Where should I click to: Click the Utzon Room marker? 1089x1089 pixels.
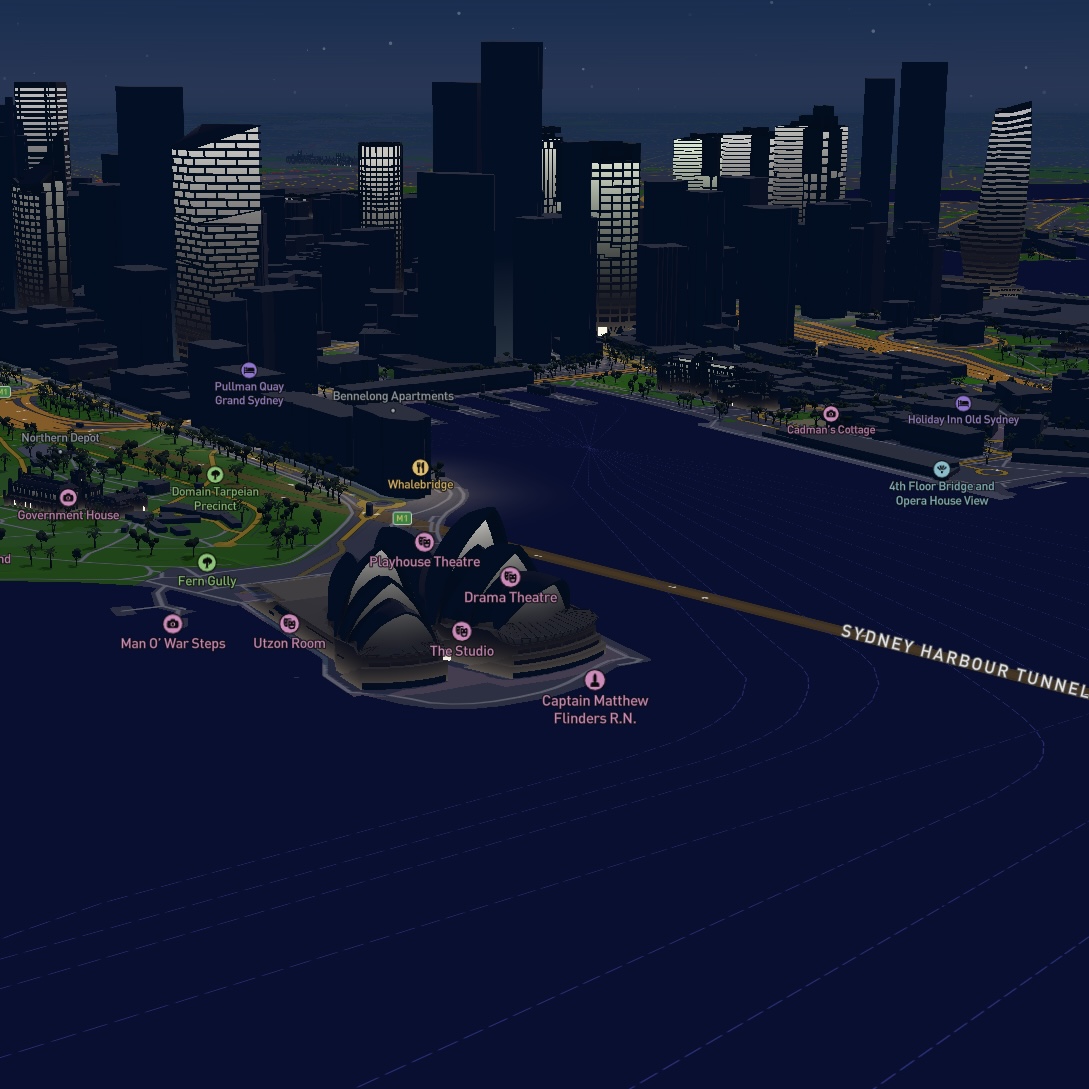[x=289, y=624]
